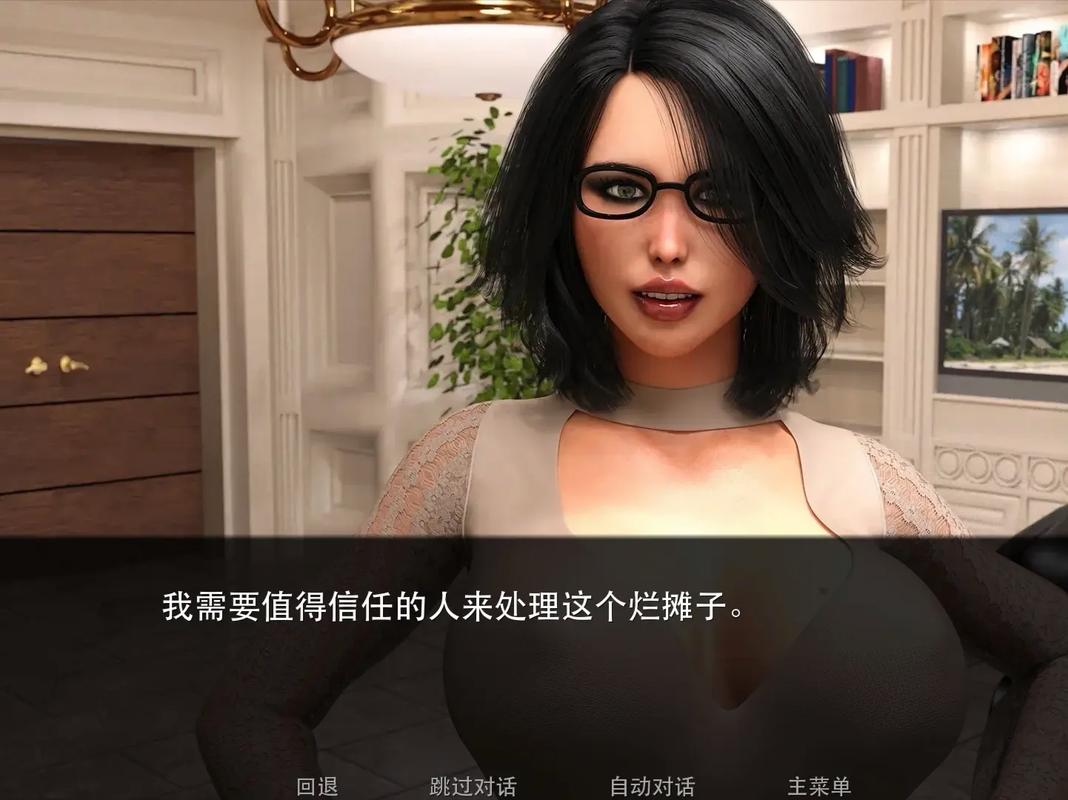Select 跳过对话 to skip dialogue
1068x800 pixels.
[473, 786]
